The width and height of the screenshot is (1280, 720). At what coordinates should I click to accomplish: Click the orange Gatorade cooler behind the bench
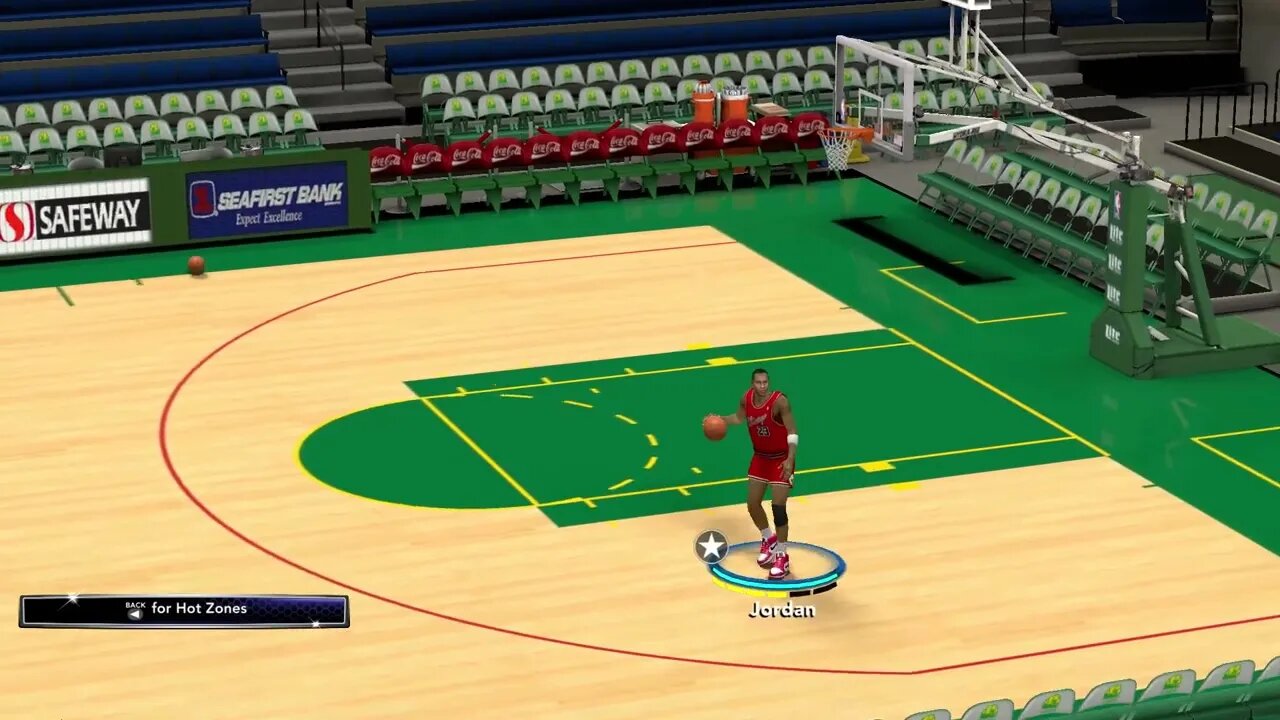pyautogui.click(x=703, y=105)
